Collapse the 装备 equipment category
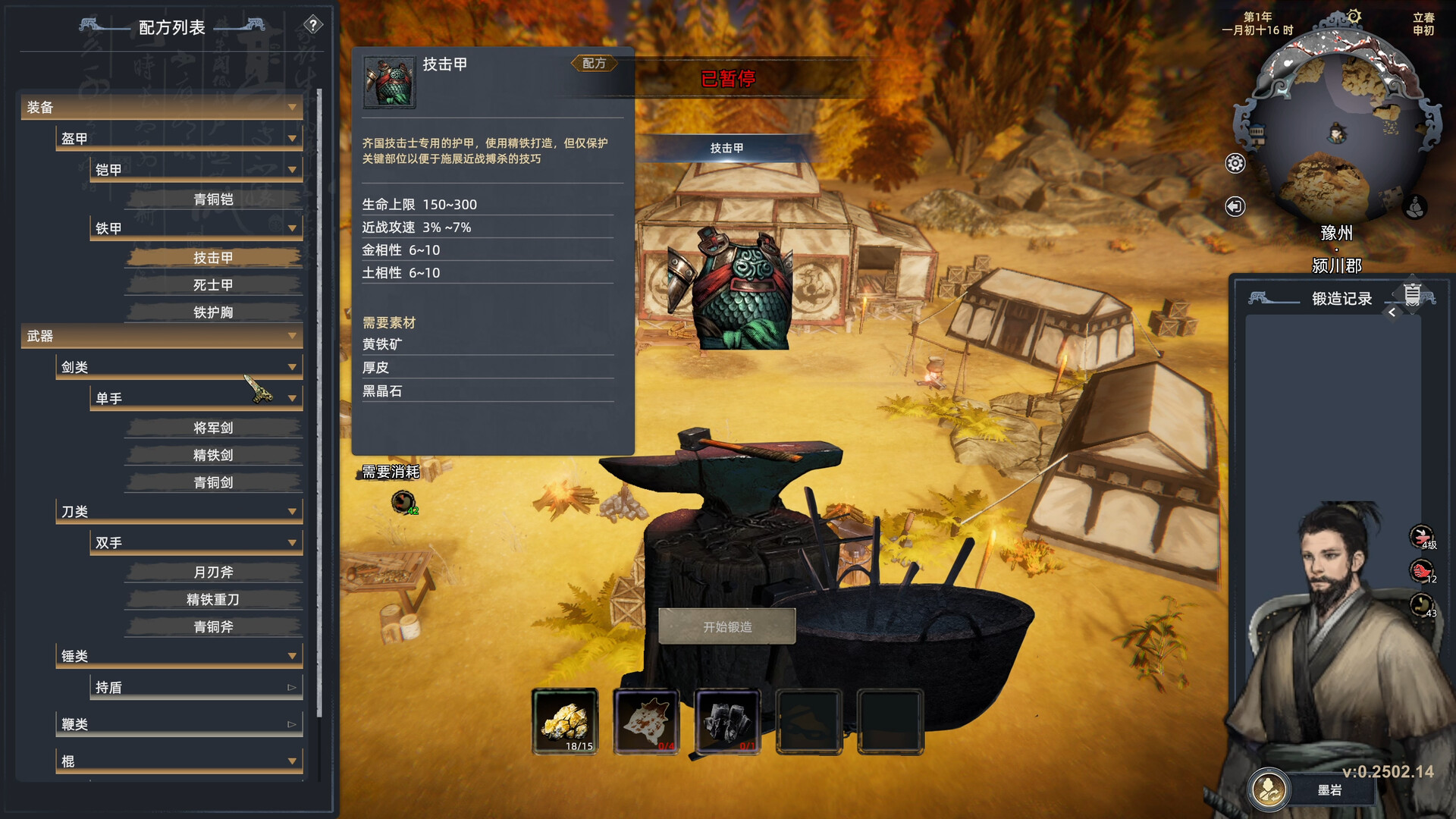1456x819 pixels. (x=293, y=108)
